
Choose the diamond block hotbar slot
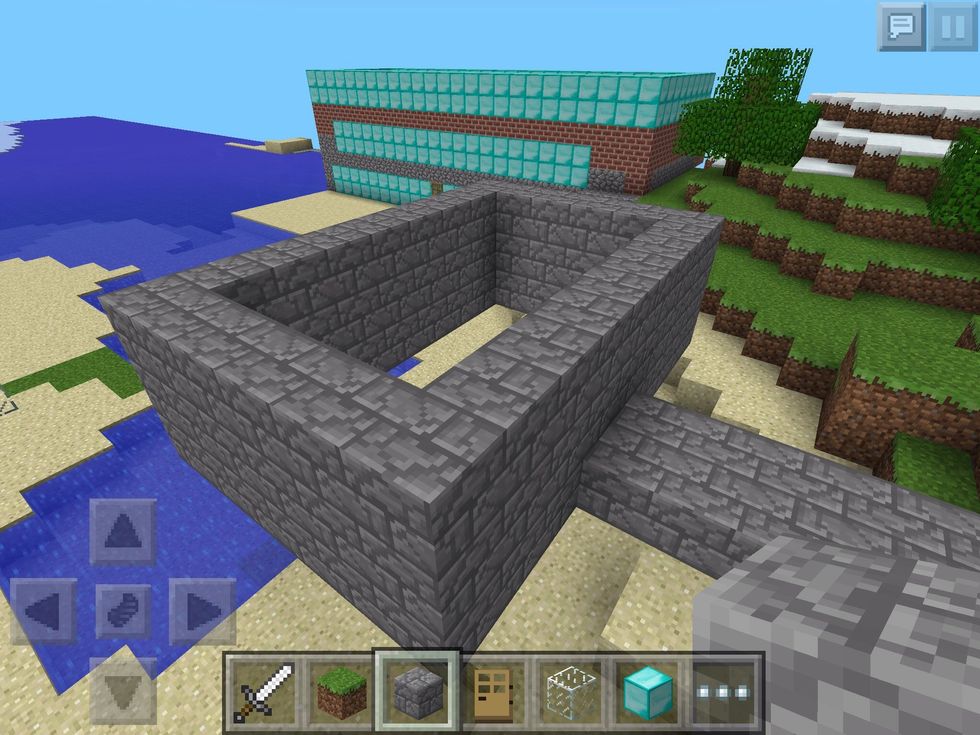pyautogui.click(x=648, y=691)
